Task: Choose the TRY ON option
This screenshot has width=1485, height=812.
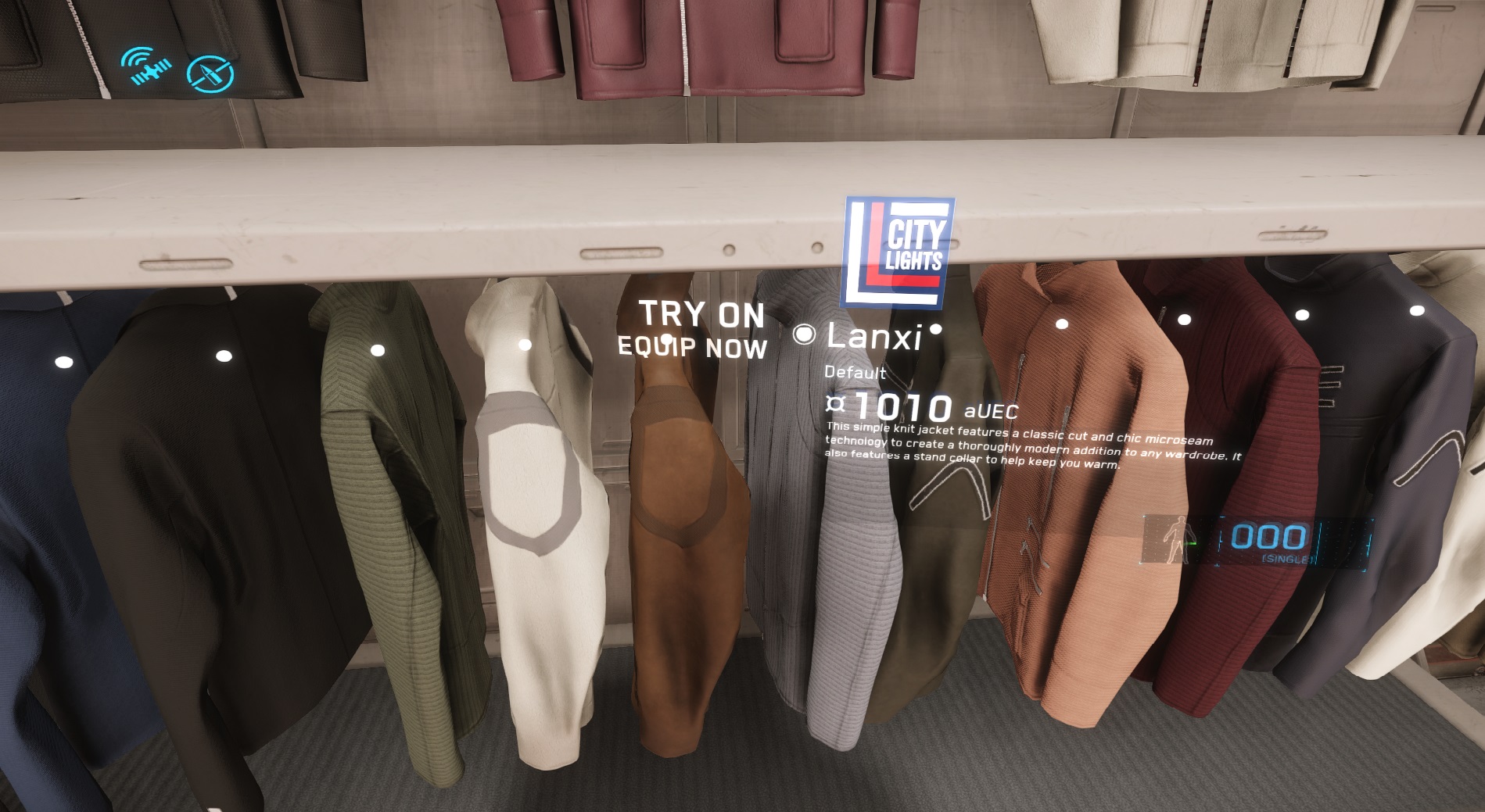Action: click(701, 314)
